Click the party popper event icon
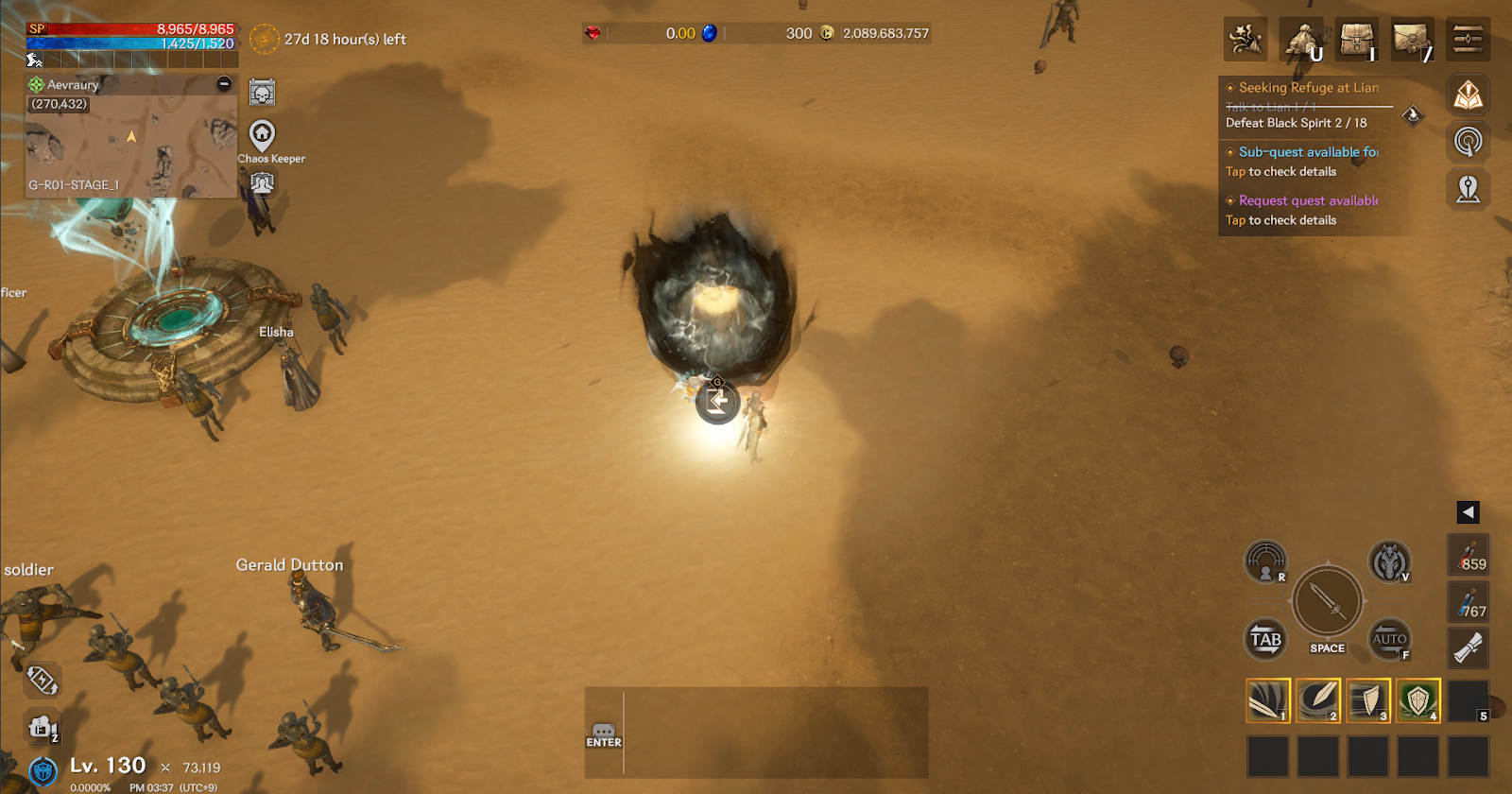 pyautogui.click(x=1246, y=40)
